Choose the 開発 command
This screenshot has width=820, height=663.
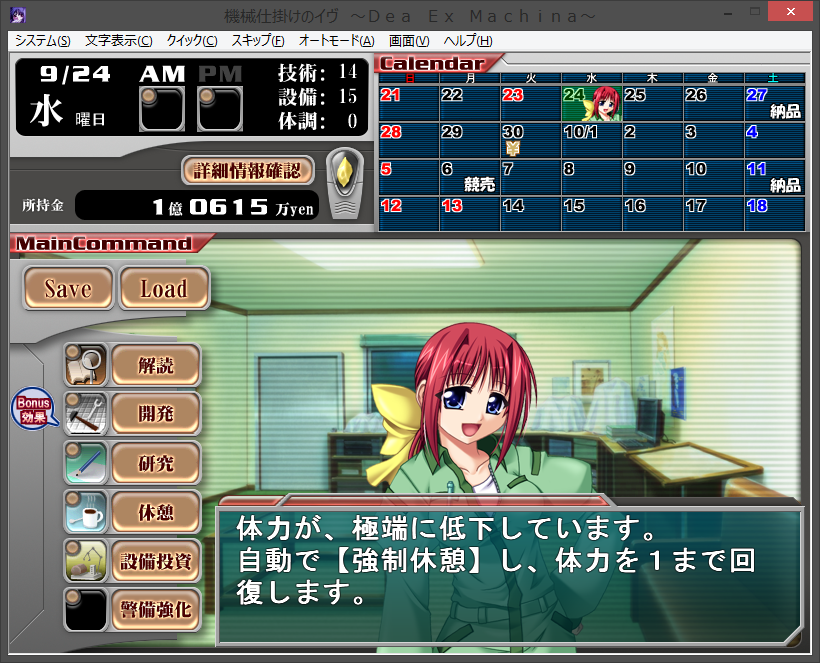(x=155, y=414)
